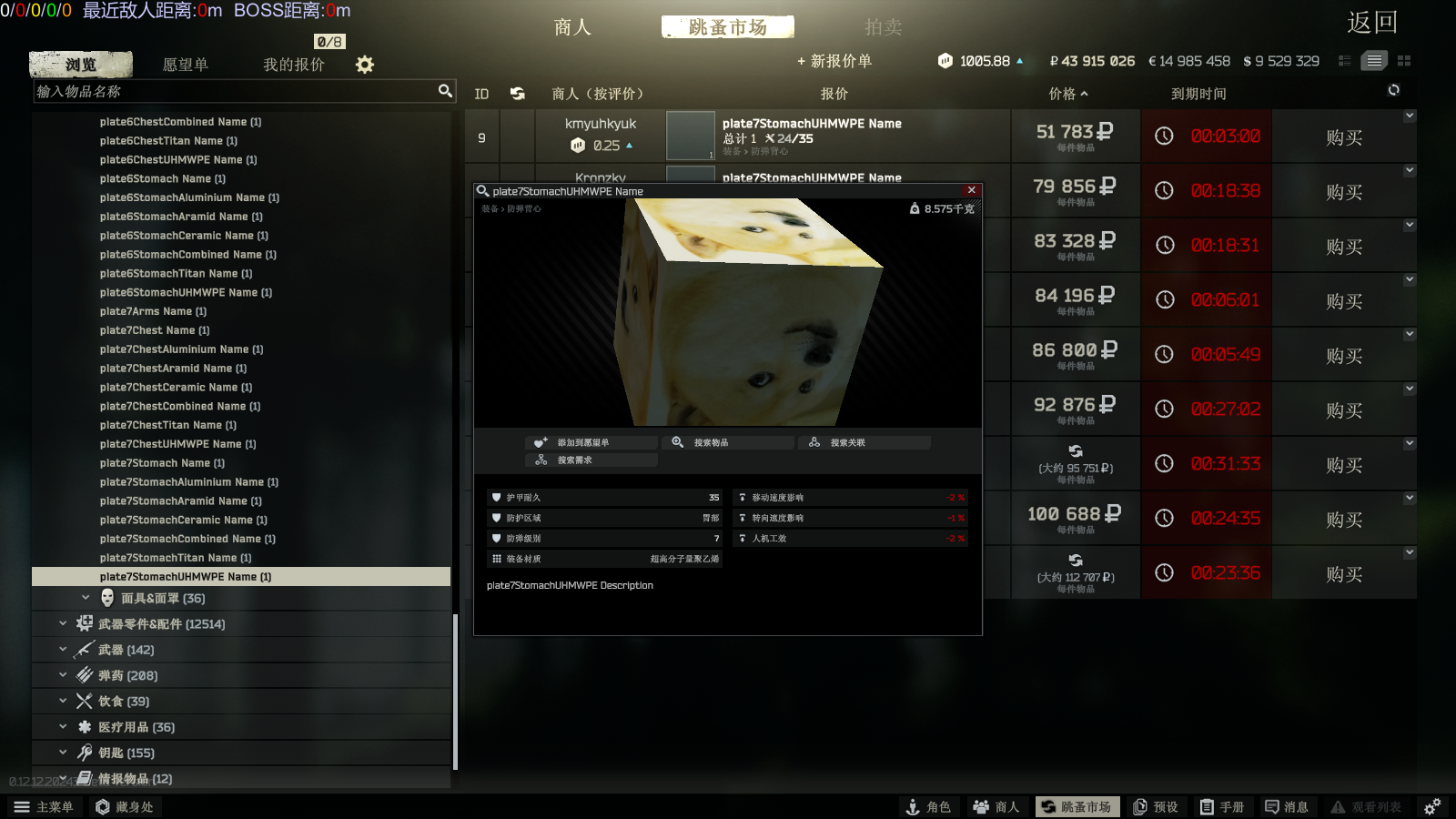Select plate7ChestTitan Name in item list
Screen dimensions: 1456x819
(168, 425)
